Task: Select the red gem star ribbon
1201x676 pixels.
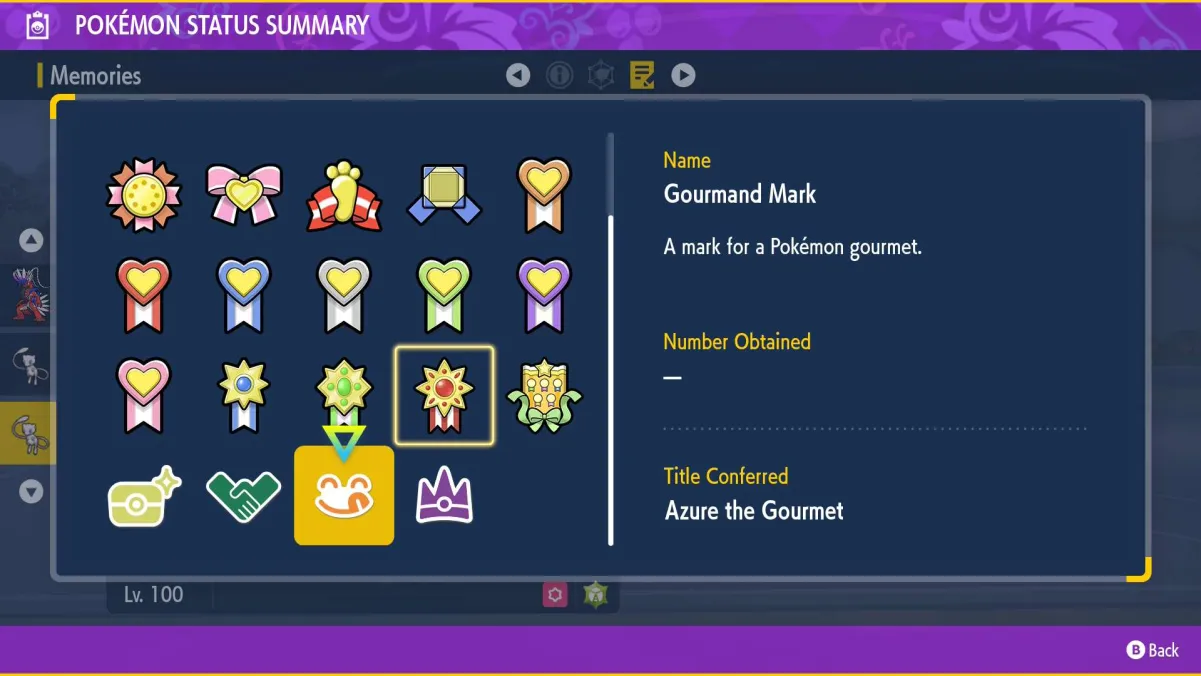Action: (444, 395)
